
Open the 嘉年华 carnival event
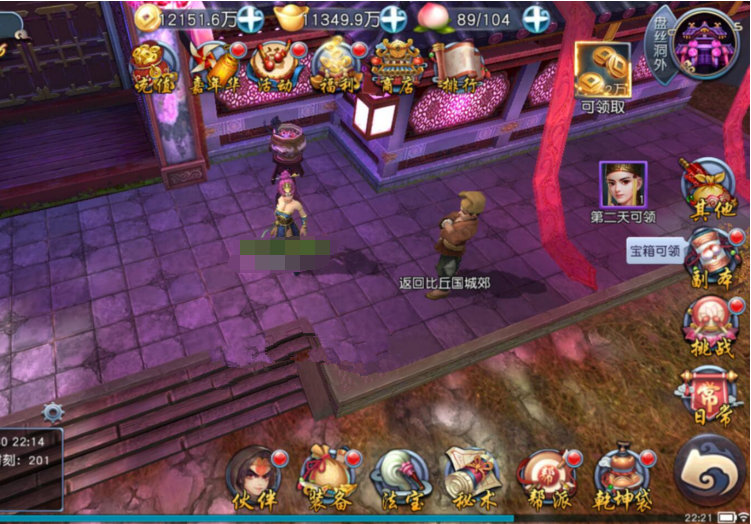(217, 66)
